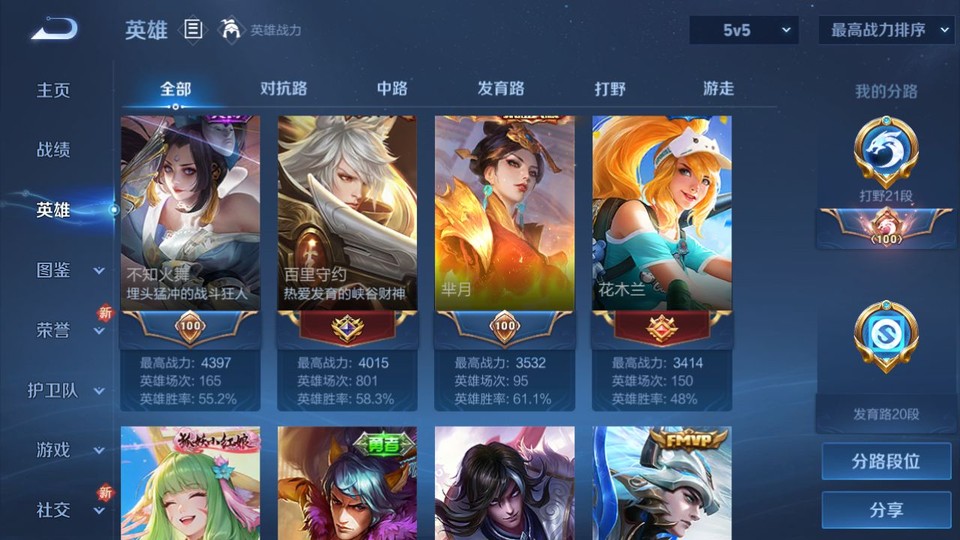
Task: Open the 战绩 sidebar entry
Action: [x=54, y=150]
